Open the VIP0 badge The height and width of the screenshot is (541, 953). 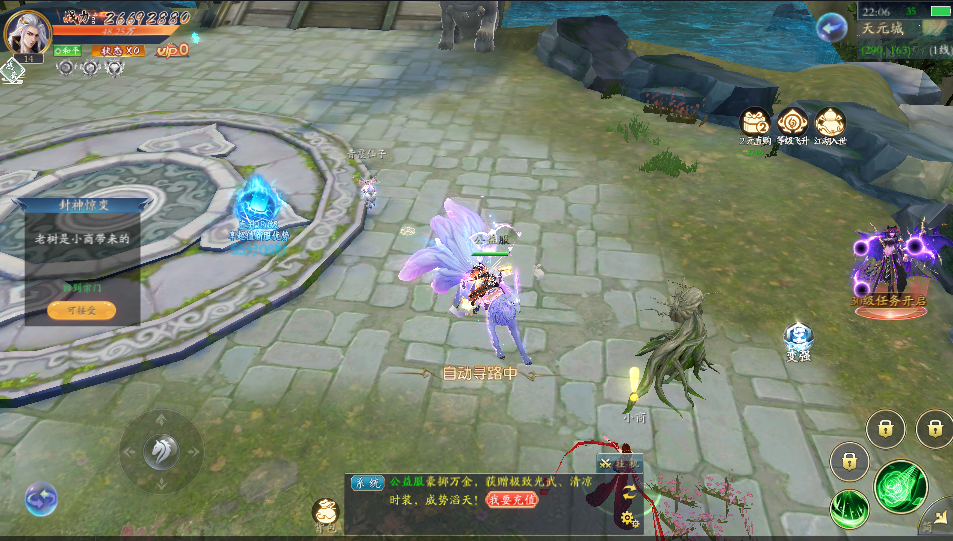click(172, 49)
